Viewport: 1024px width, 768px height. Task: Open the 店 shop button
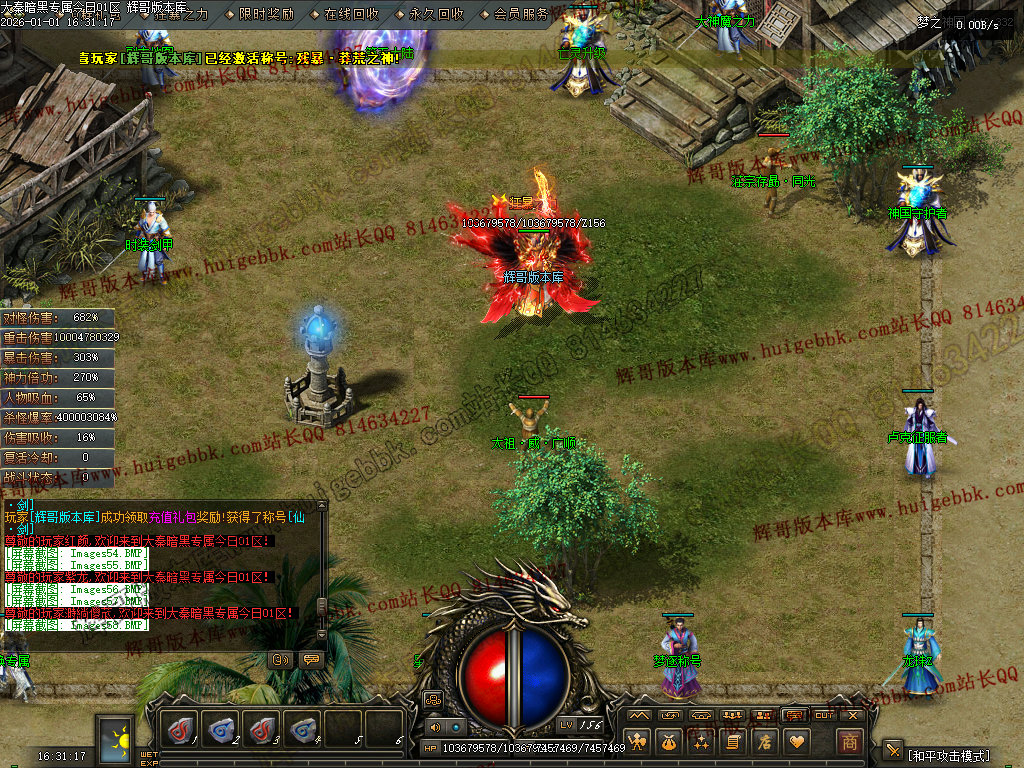point(765,741)
